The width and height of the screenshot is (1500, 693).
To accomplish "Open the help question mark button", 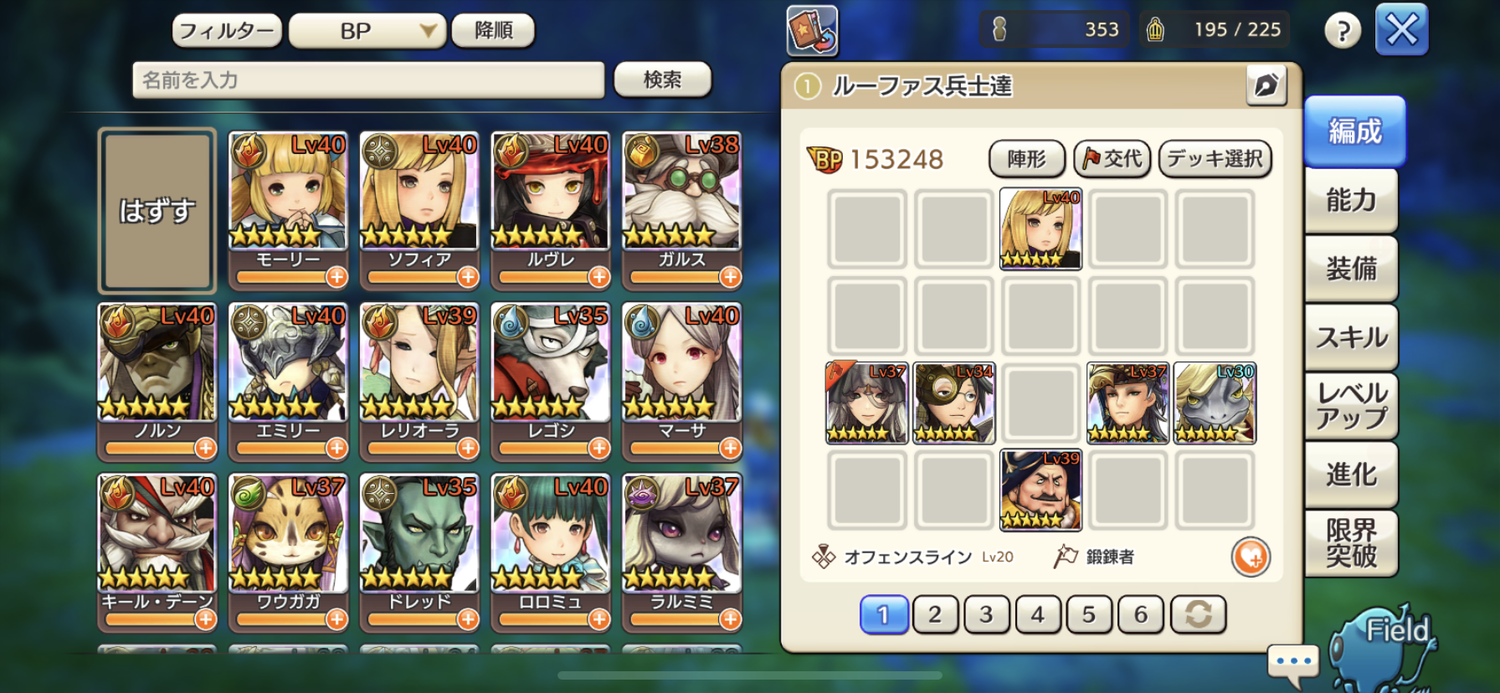I will click(x=1343, y=31).
